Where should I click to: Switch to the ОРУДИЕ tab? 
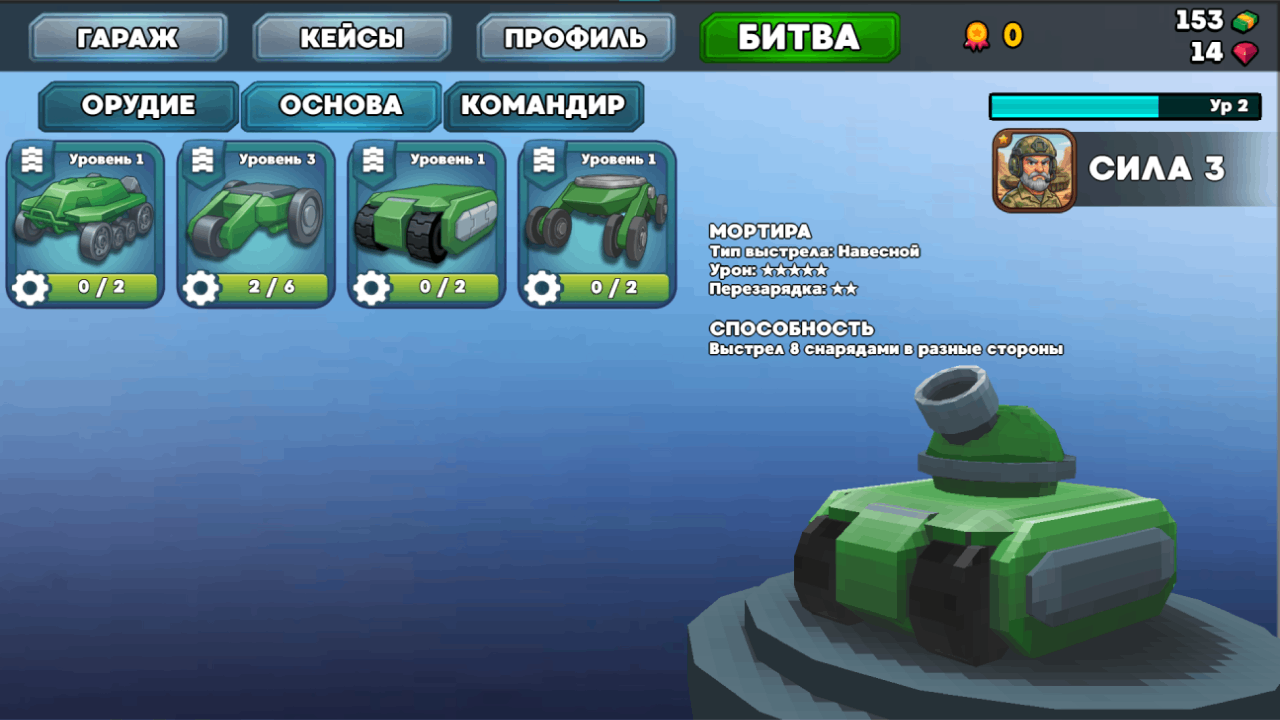(138, 106)
